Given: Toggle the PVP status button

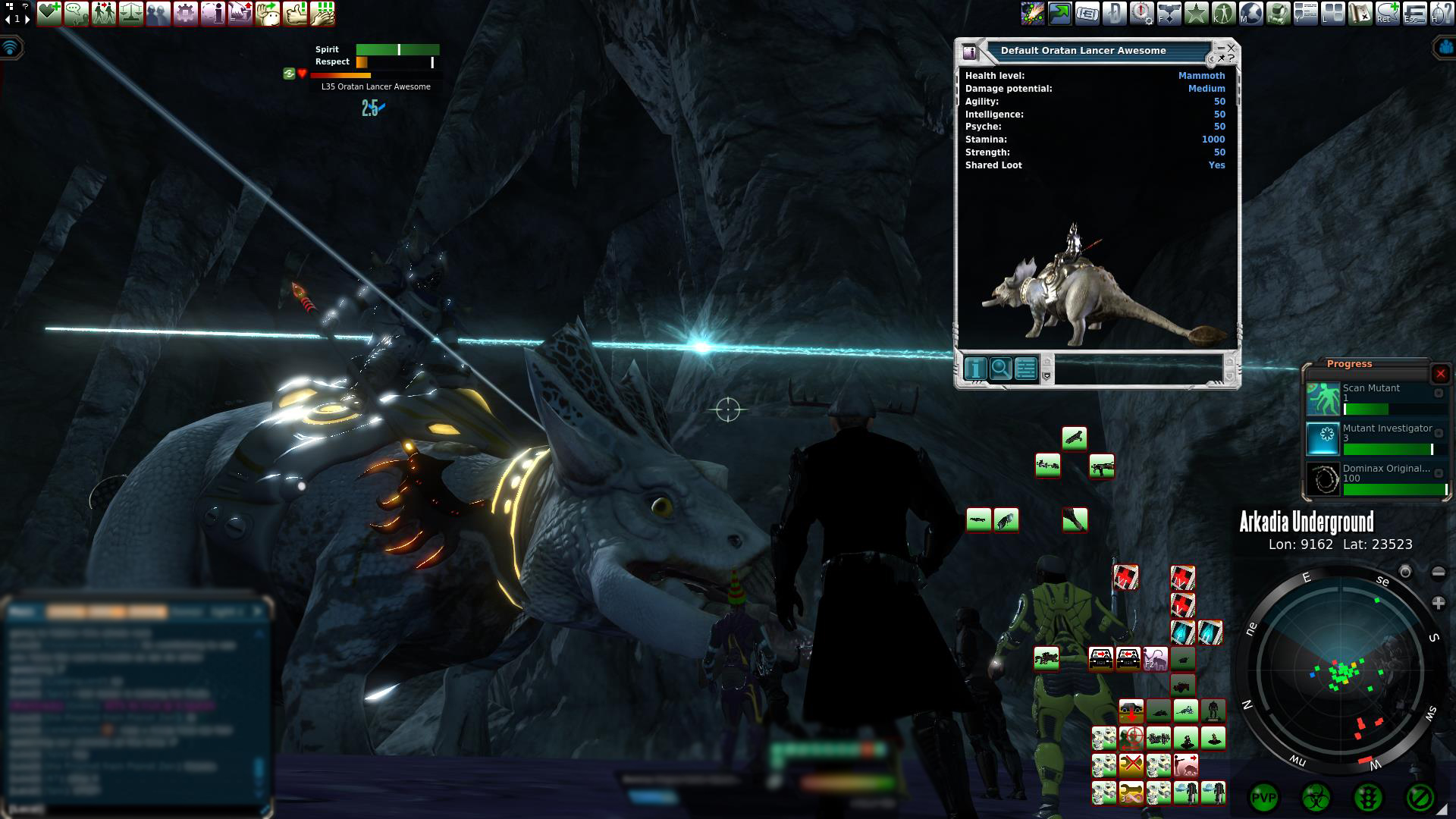Looking at the screenshot, I should pyautogui.click(x=1263, y=798).
